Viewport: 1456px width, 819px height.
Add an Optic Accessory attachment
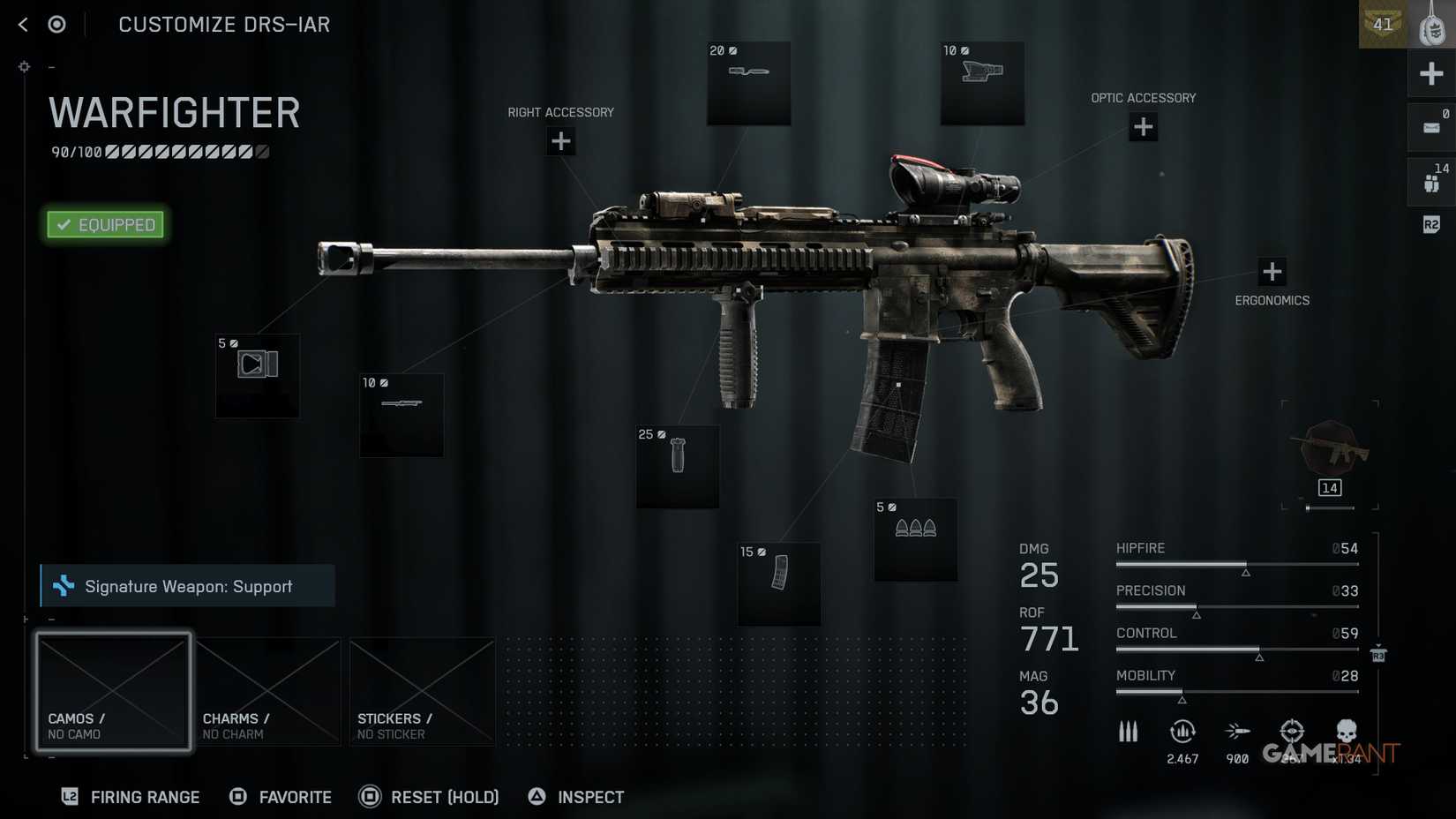(x=1143, y=127)
